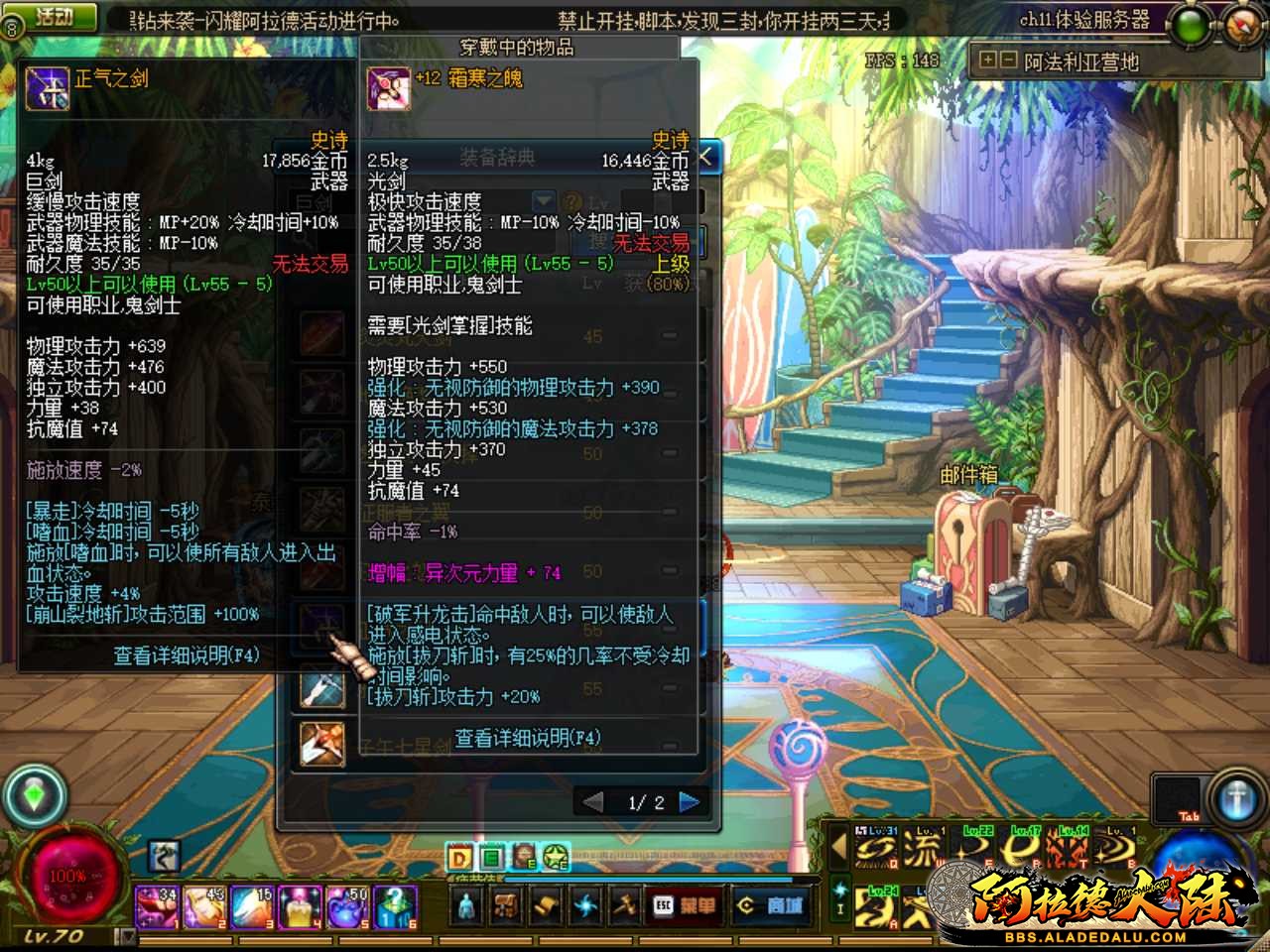Toggle the D buff status icon
Viewport: 1270px width, 952px height.
(458, 857)
